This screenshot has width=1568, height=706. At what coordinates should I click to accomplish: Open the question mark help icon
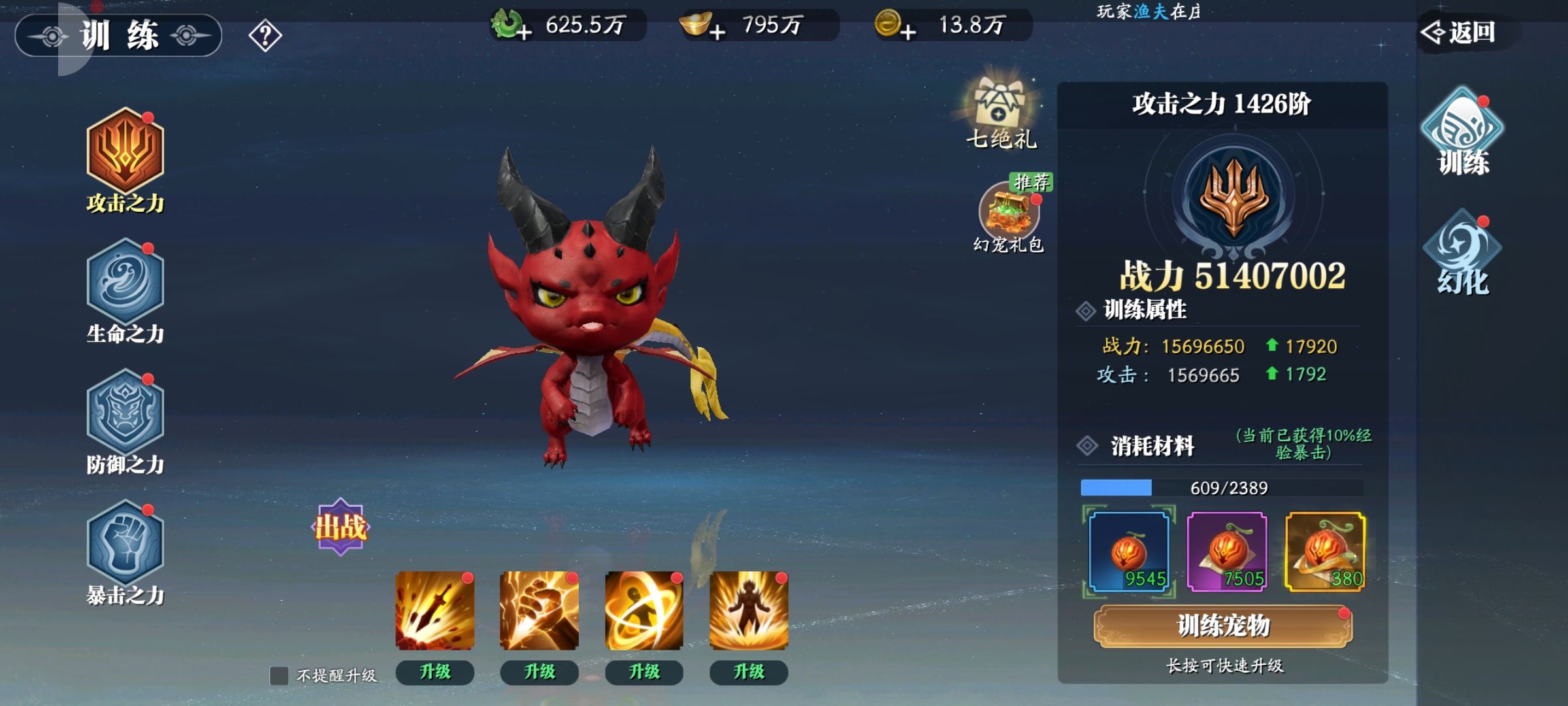pyautogui.click(x=265, y=36)
